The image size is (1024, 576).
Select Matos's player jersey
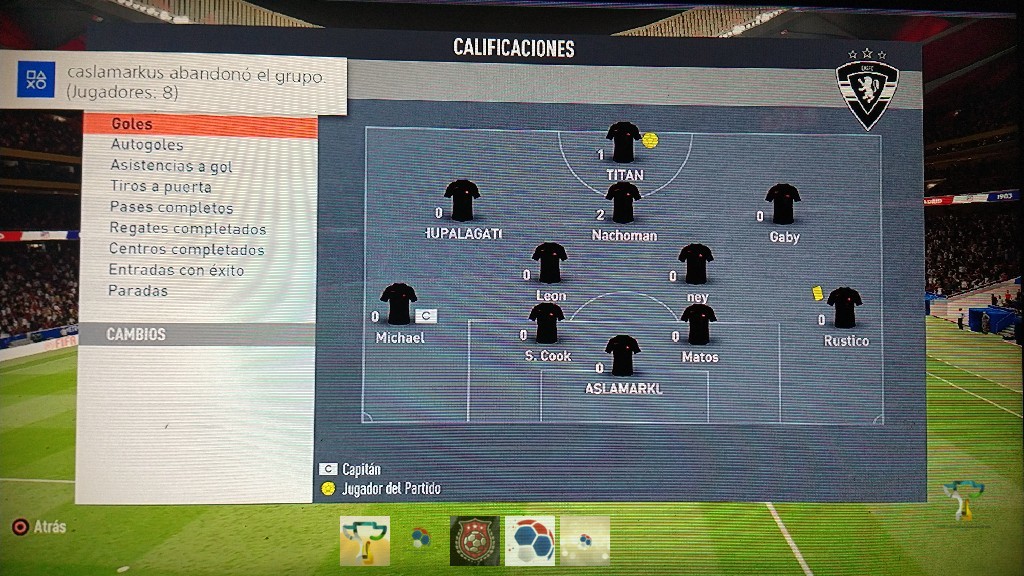[x=698, y=325]
